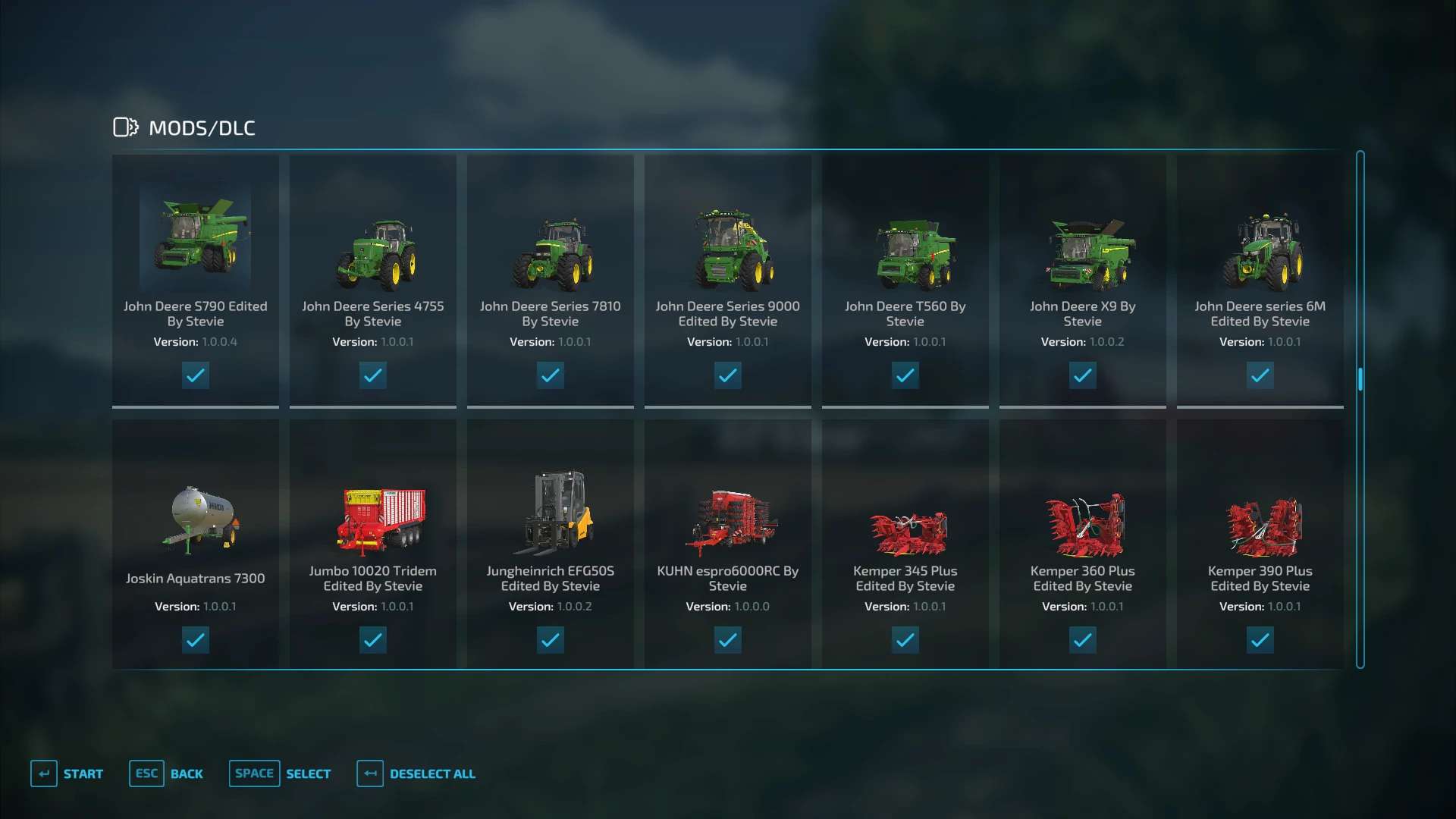Uncheck the Joskin Aquatrans 7300 checkbox
Screen dimensions: 1456x819
(x=196, y=640)
